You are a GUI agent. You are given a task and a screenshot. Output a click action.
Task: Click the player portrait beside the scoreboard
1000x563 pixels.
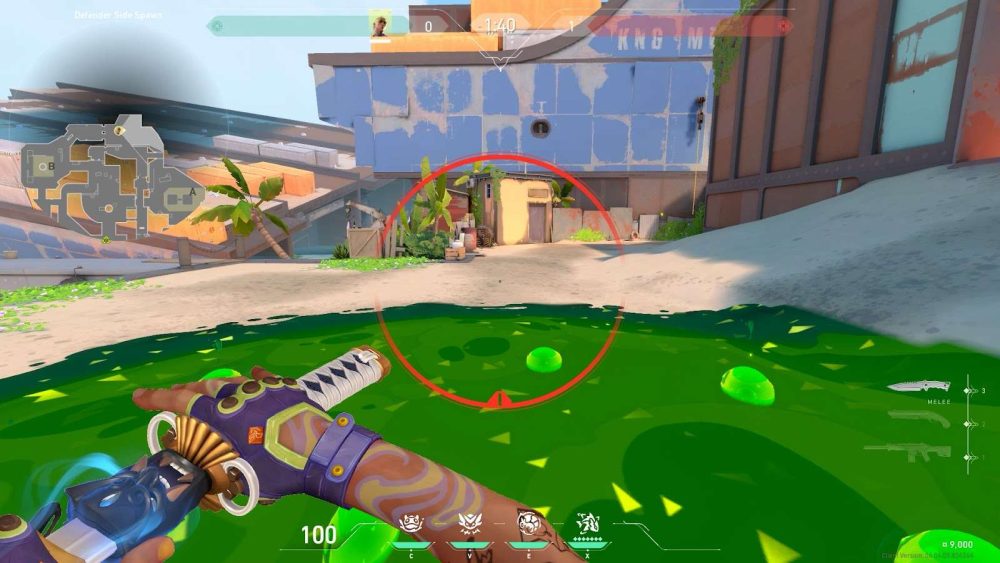(380, 24)
